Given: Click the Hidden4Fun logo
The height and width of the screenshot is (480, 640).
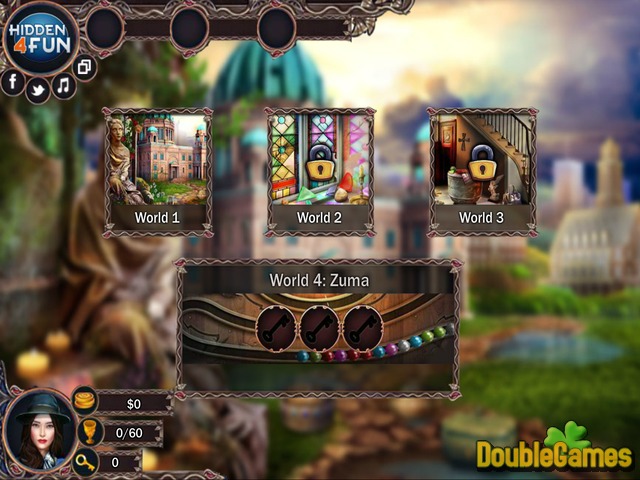Looking at the screenshot, I should (40, 37).
